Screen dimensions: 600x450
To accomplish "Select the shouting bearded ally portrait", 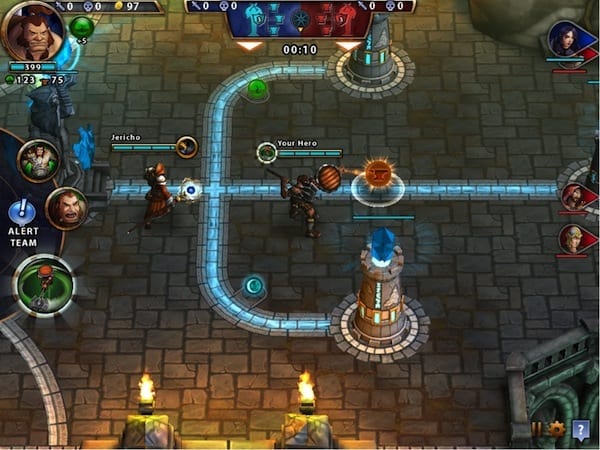I will pyautogui.click(x=66, y=207).
